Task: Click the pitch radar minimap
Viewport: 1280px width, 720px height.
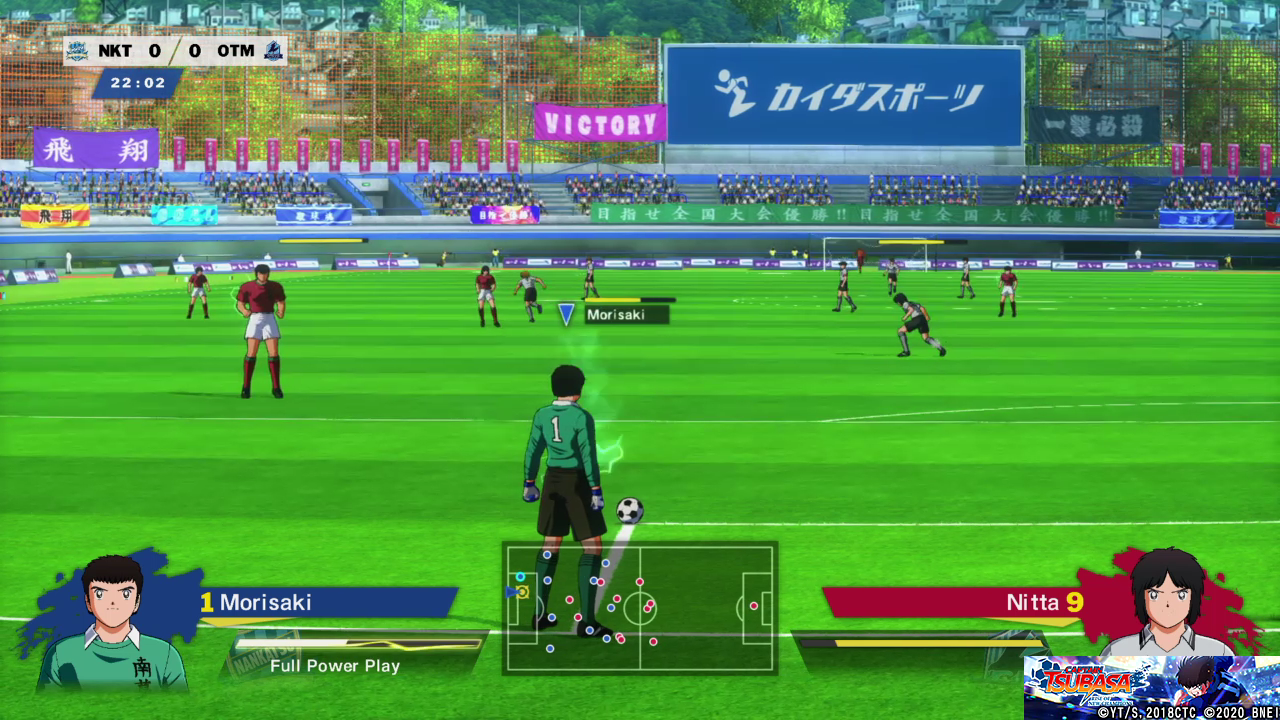Action: [640, 608]
